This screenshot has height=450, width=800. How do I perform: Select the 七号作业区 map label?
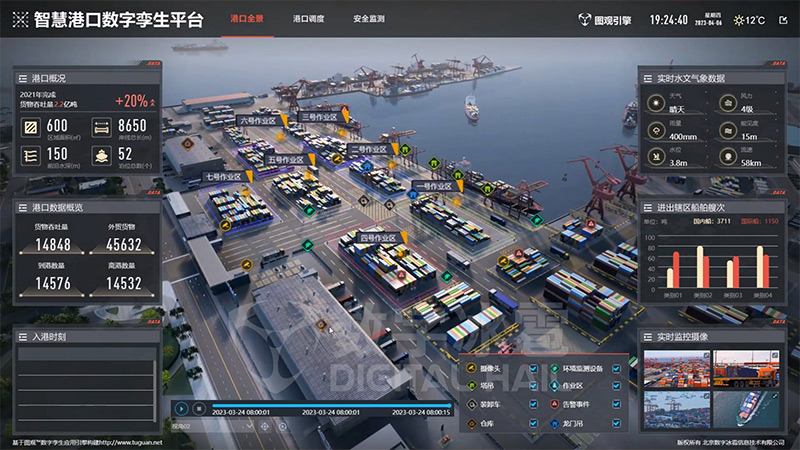(x=224, y=177)
